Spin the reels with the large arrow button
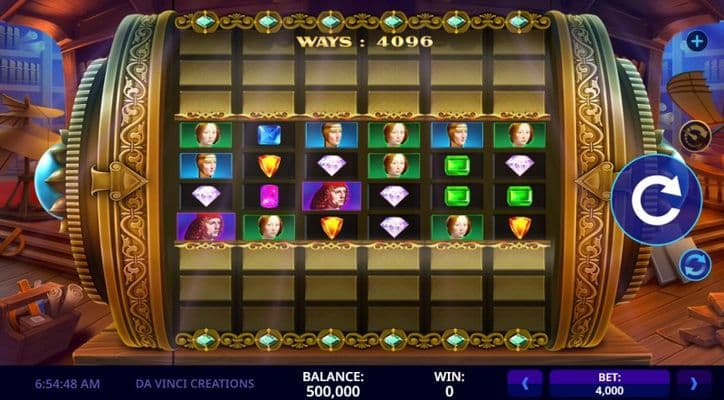Screen dimensions: 724x400 pyautogui.click(x=655, y=200)
